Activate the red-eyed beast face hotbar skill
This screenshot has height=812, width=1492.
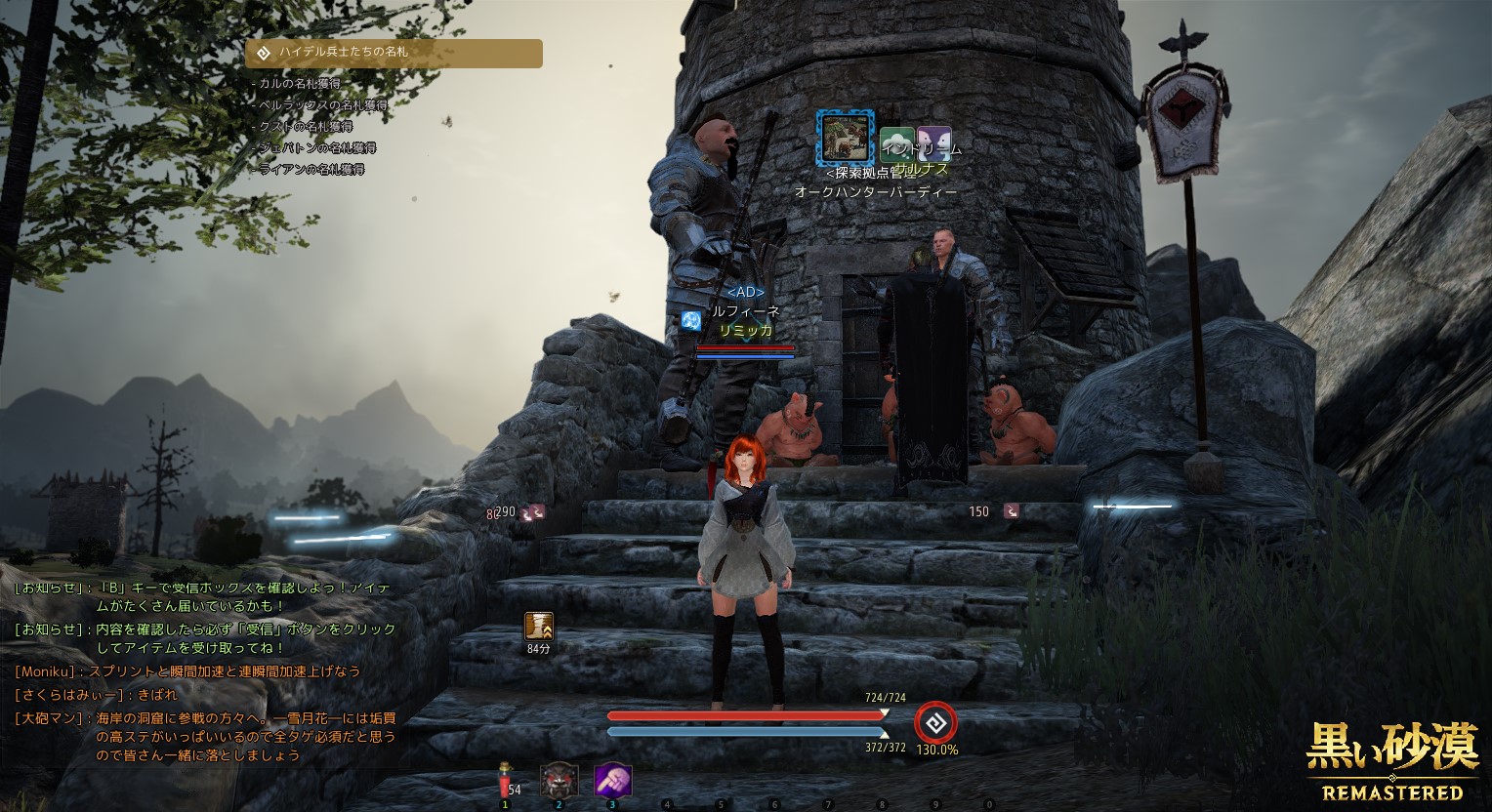559,781
